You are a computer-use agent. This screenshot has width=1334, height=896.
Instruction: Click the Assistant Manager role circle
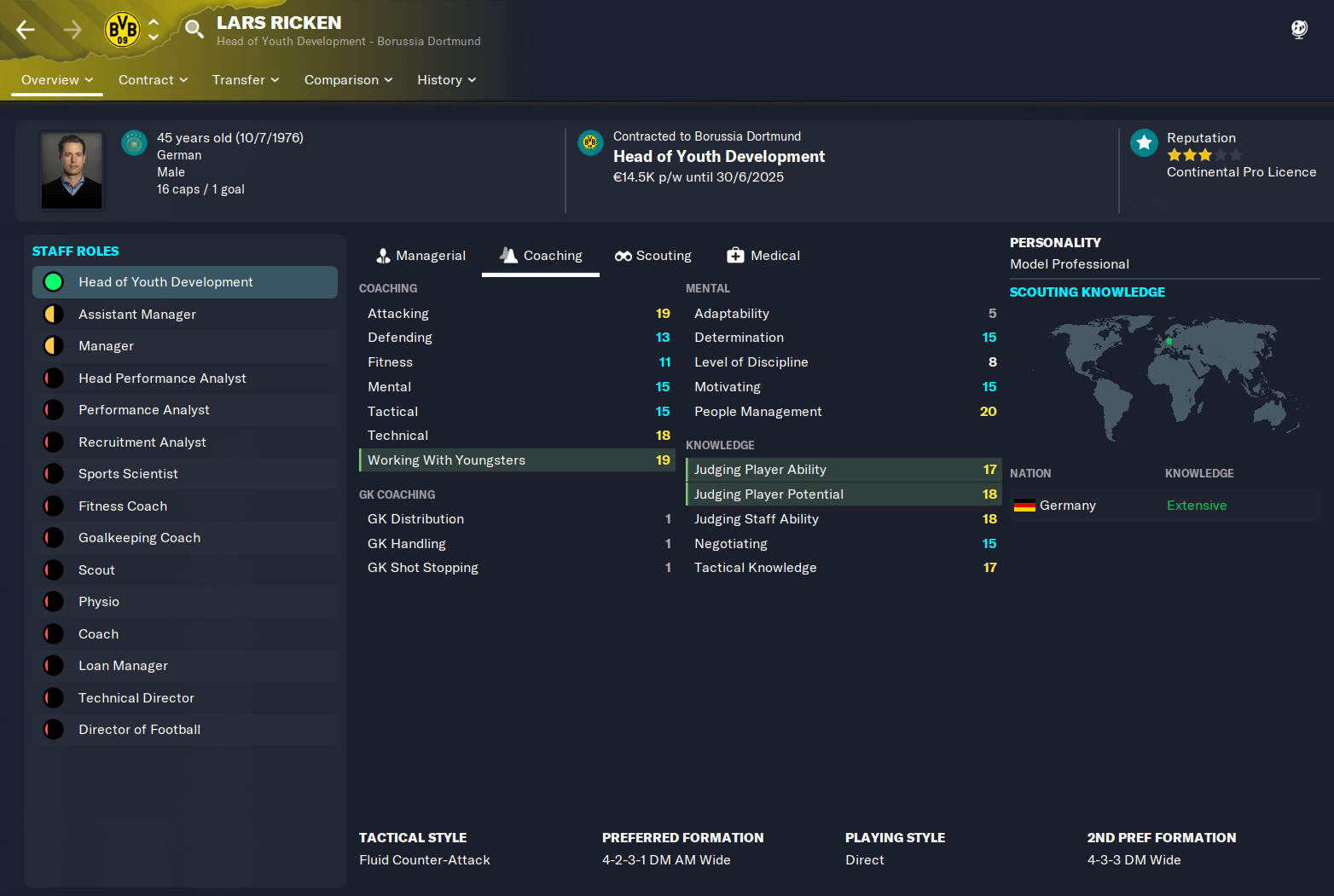(53, 314)
